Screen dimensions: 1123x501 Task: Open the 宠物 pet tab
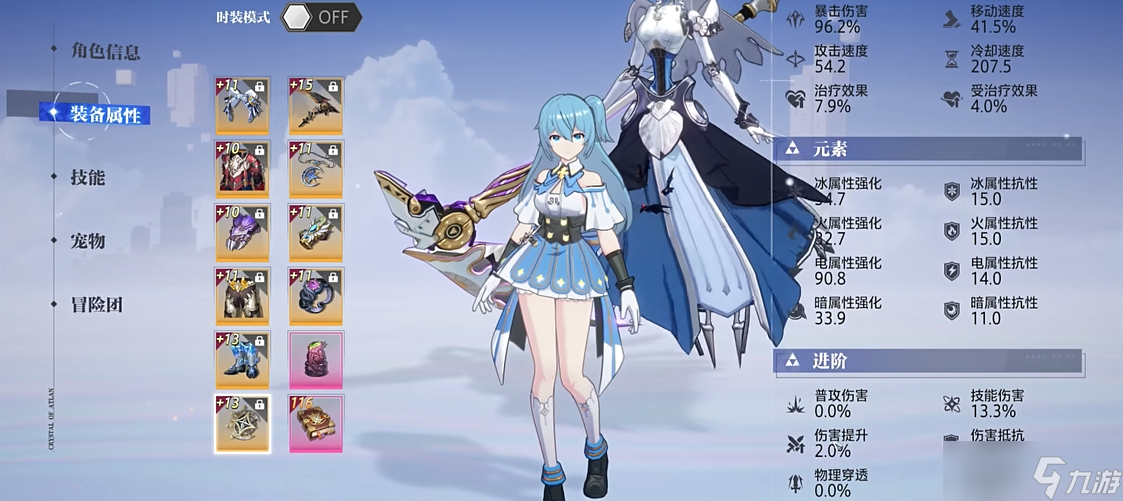88,241
